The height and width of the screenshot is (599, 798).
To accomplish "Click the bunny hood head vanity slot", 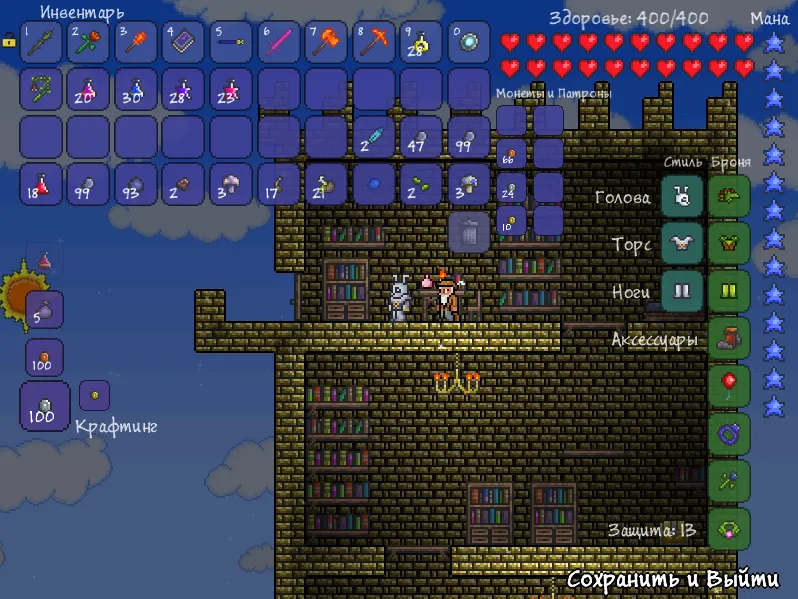I will point(682,196).
